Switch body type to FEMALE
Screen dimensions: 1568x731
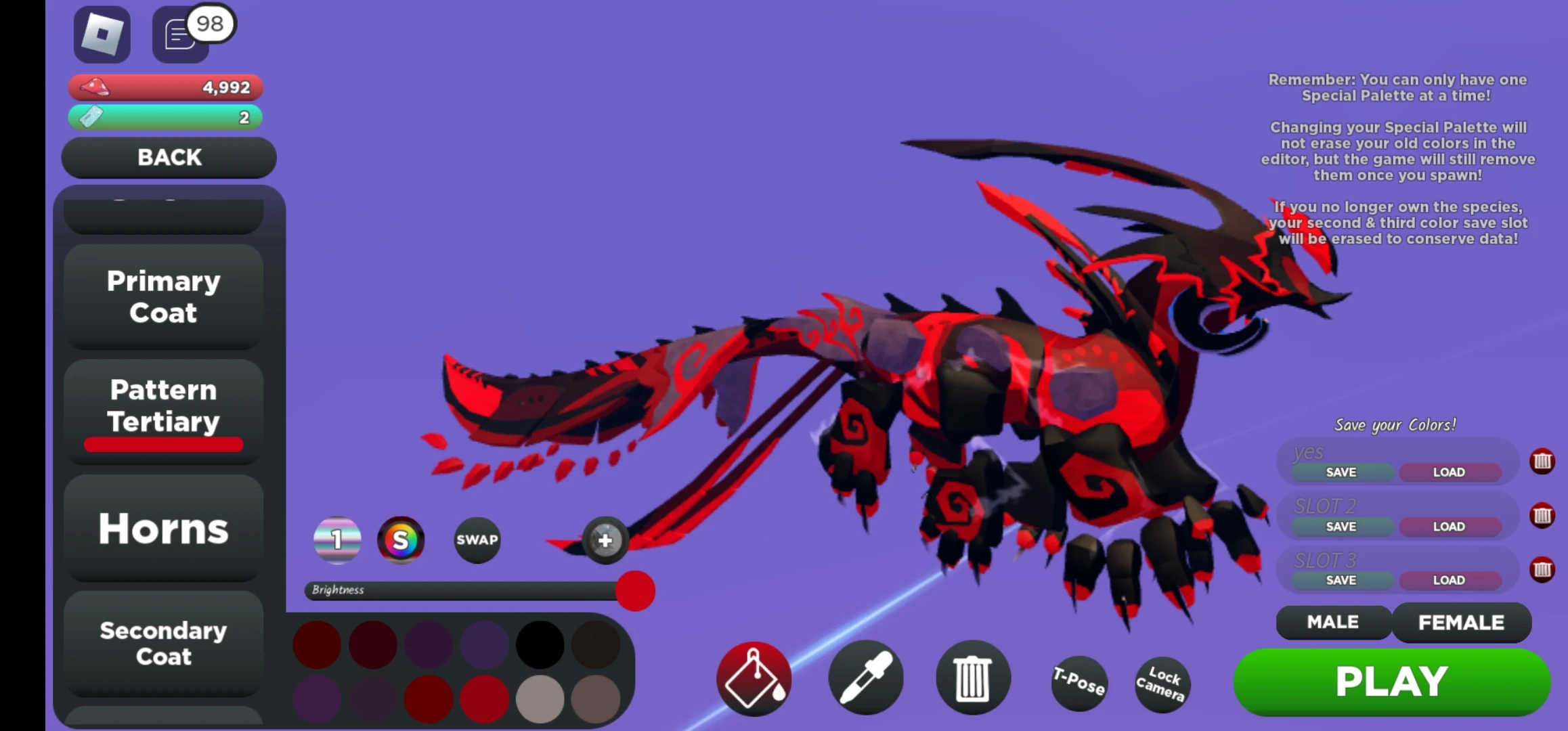(1461, 622)
